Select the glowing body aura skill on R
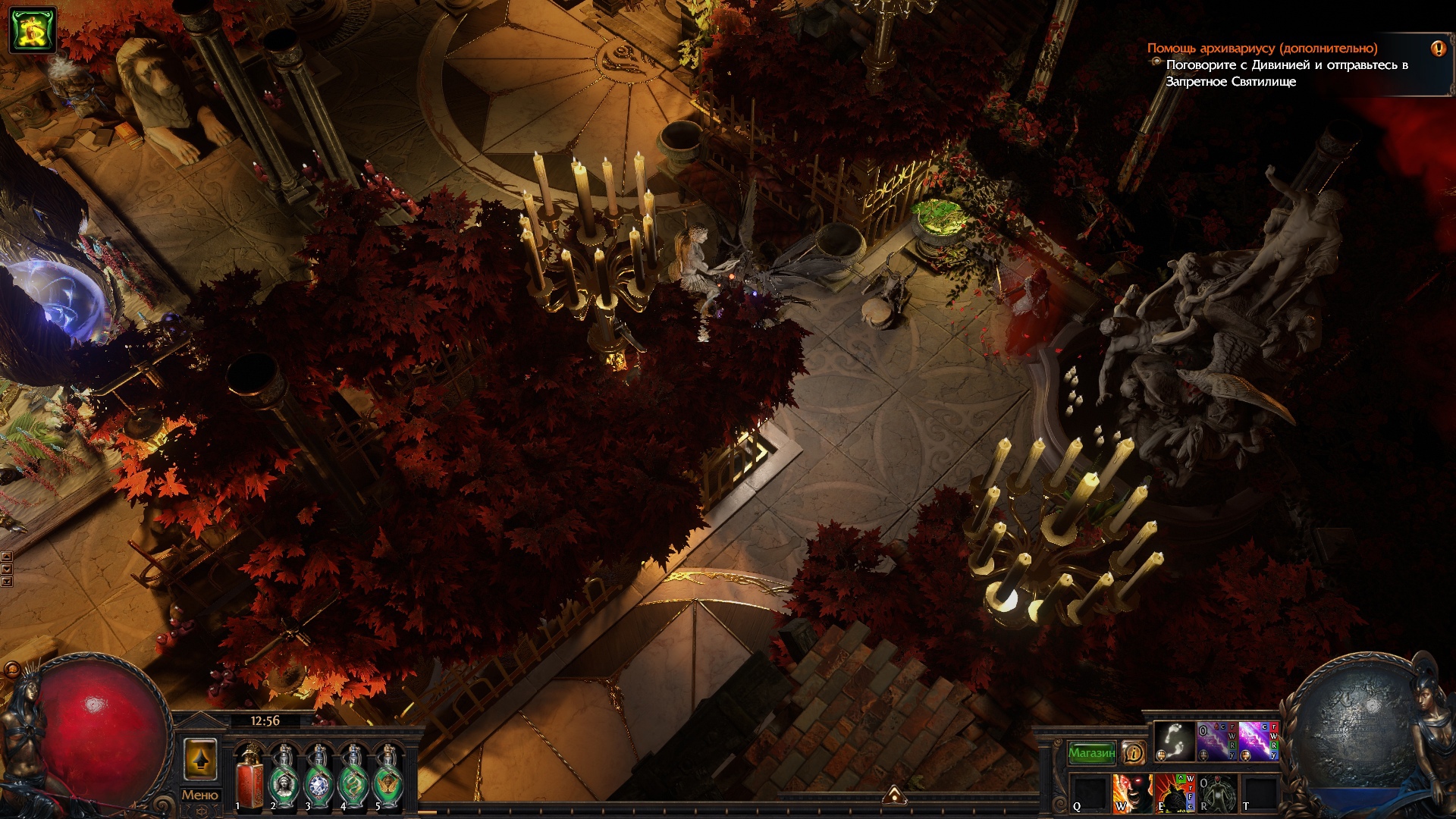1456x819 pixels. point(1216,793)
